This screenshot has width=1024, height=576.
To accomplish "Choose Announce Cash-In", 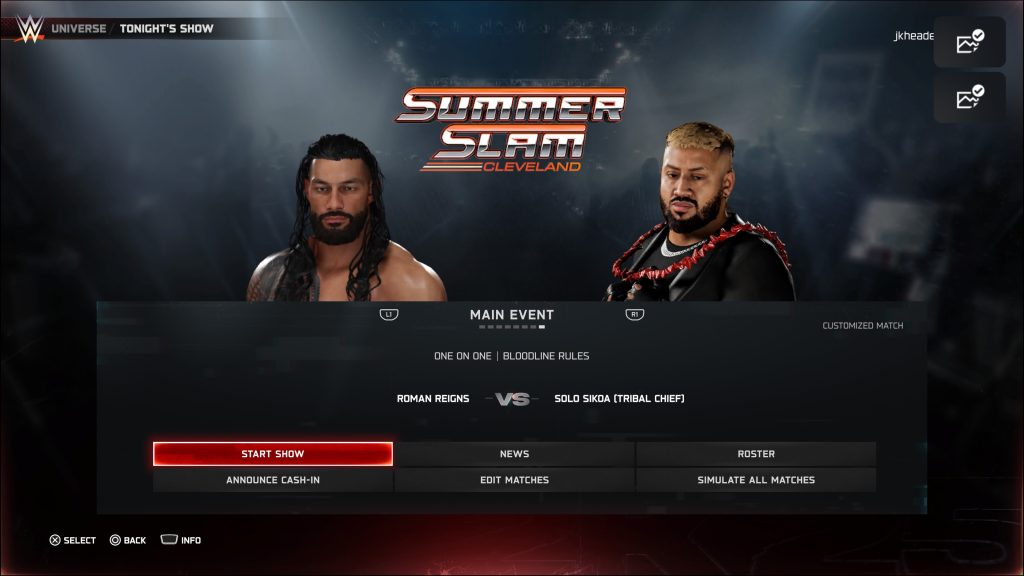I will [x=272, y=480].
